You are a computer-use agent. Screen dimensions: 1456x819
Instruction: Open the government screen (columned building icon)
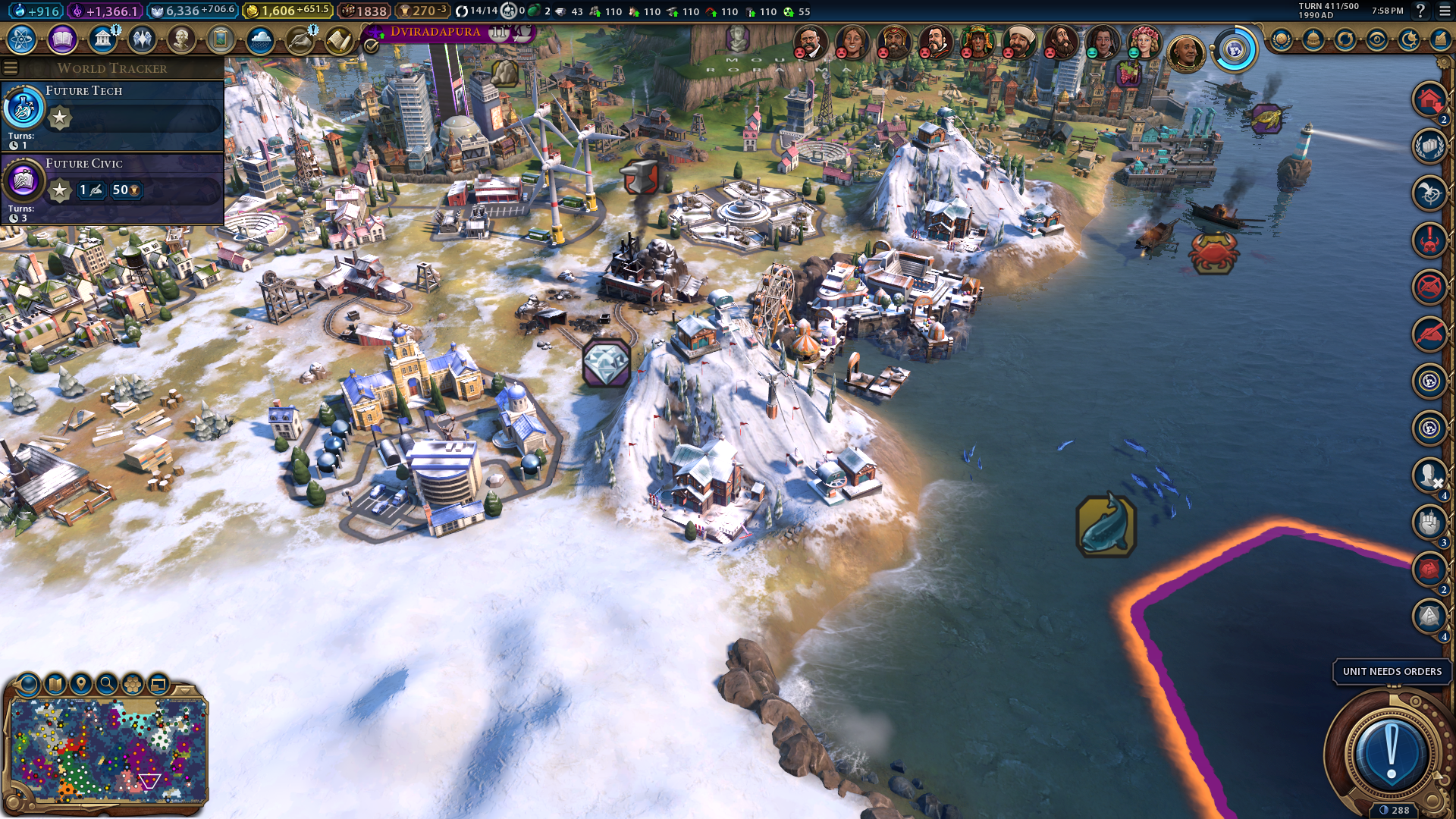(x=102, y=39)
